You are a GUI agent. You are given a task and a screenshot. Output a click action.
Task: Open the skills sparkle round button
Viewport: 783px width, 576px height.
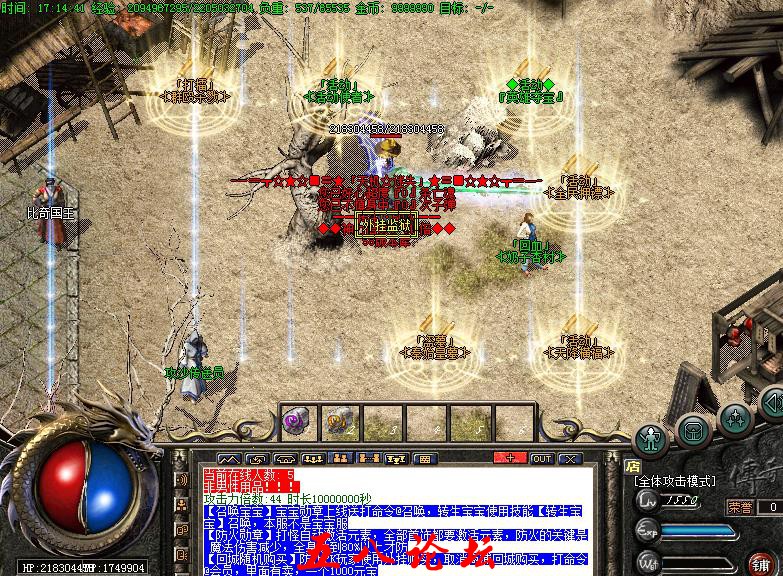(x=735, y=417)
